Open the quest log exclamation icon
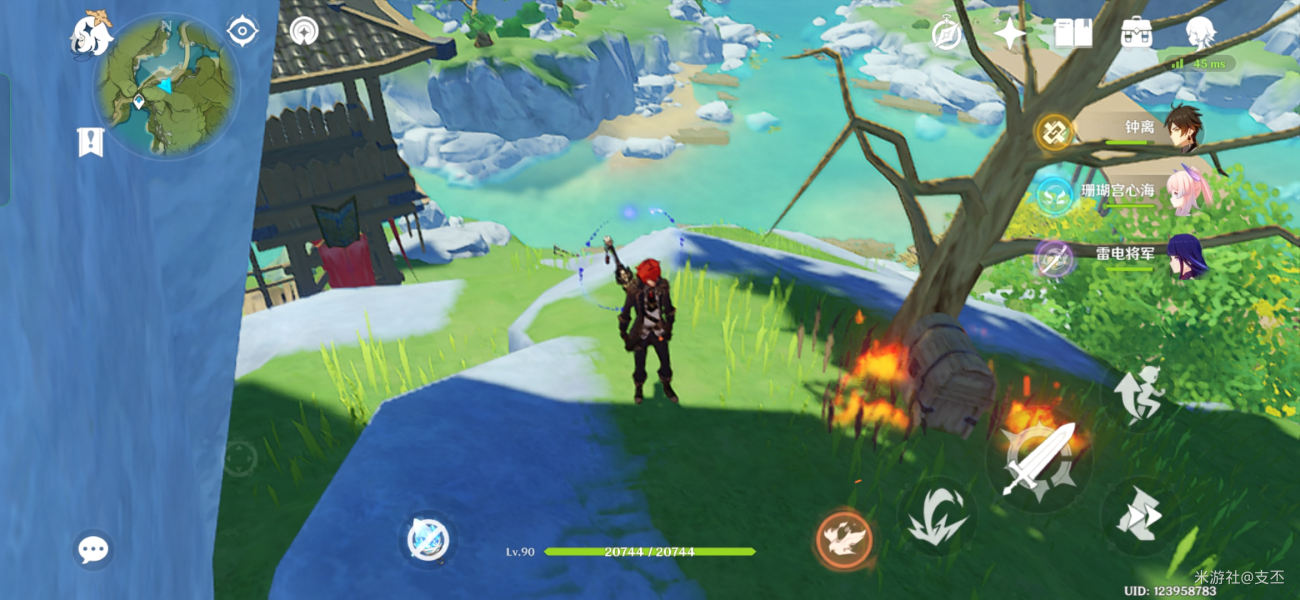The height and width of the screenshot is (600, 1300). tap(90, 142)
